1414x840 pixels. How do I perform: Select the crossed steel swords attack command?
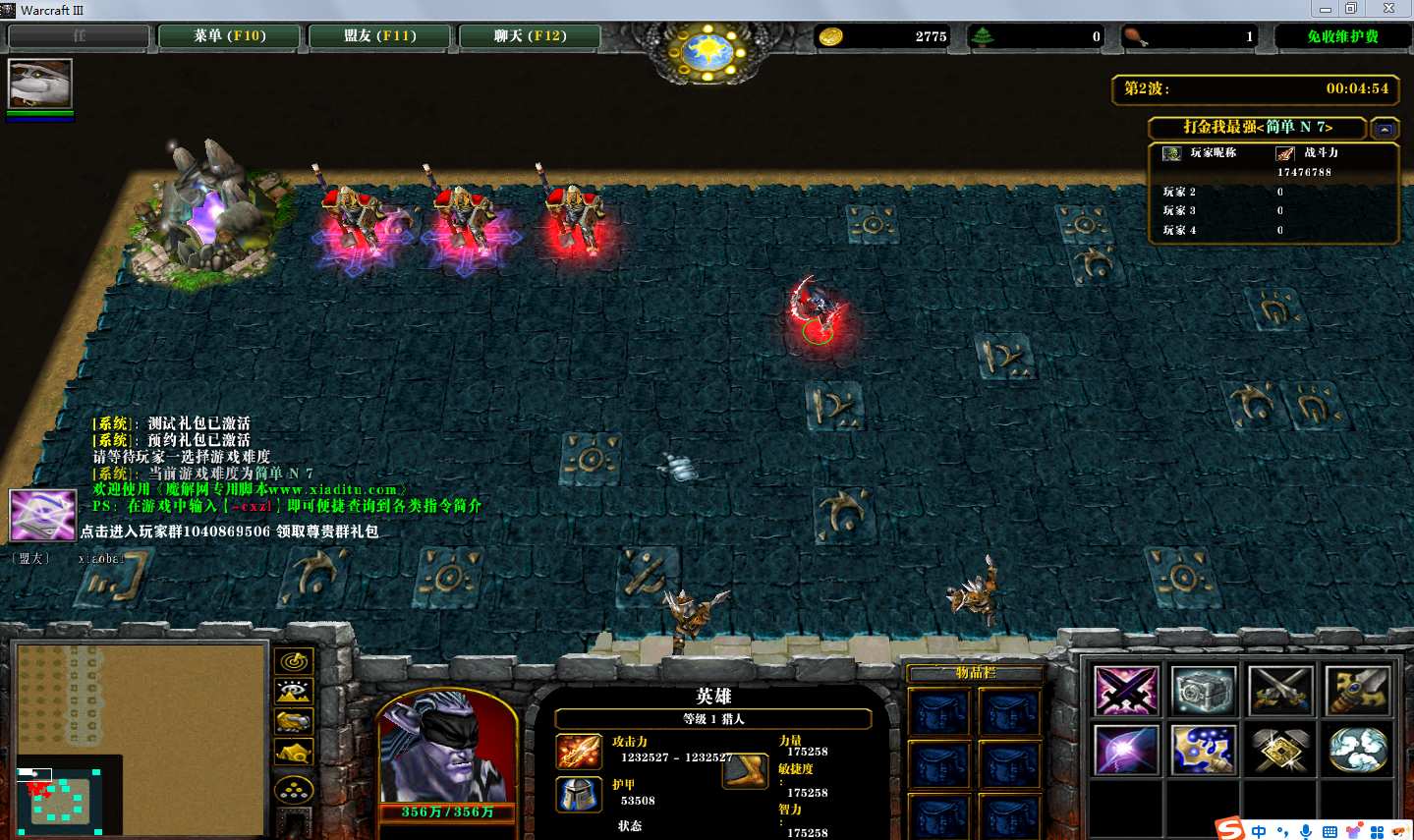tap(1280, 691)
